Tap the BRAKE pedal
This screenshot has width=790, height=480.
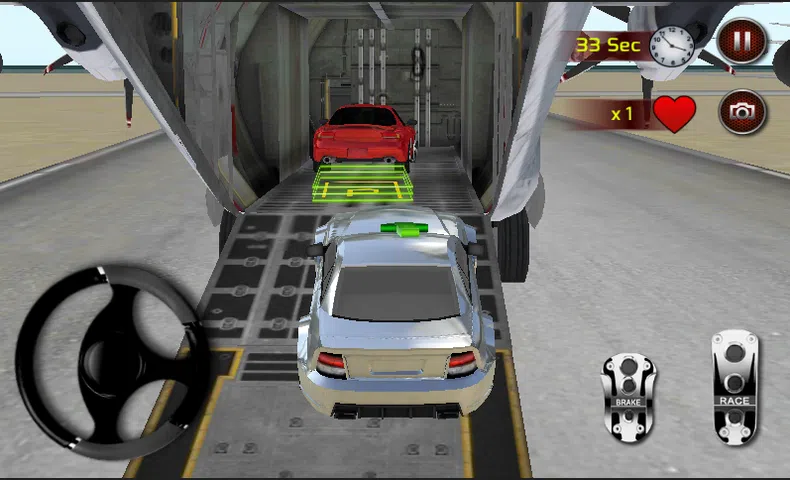tap(628, 397)
